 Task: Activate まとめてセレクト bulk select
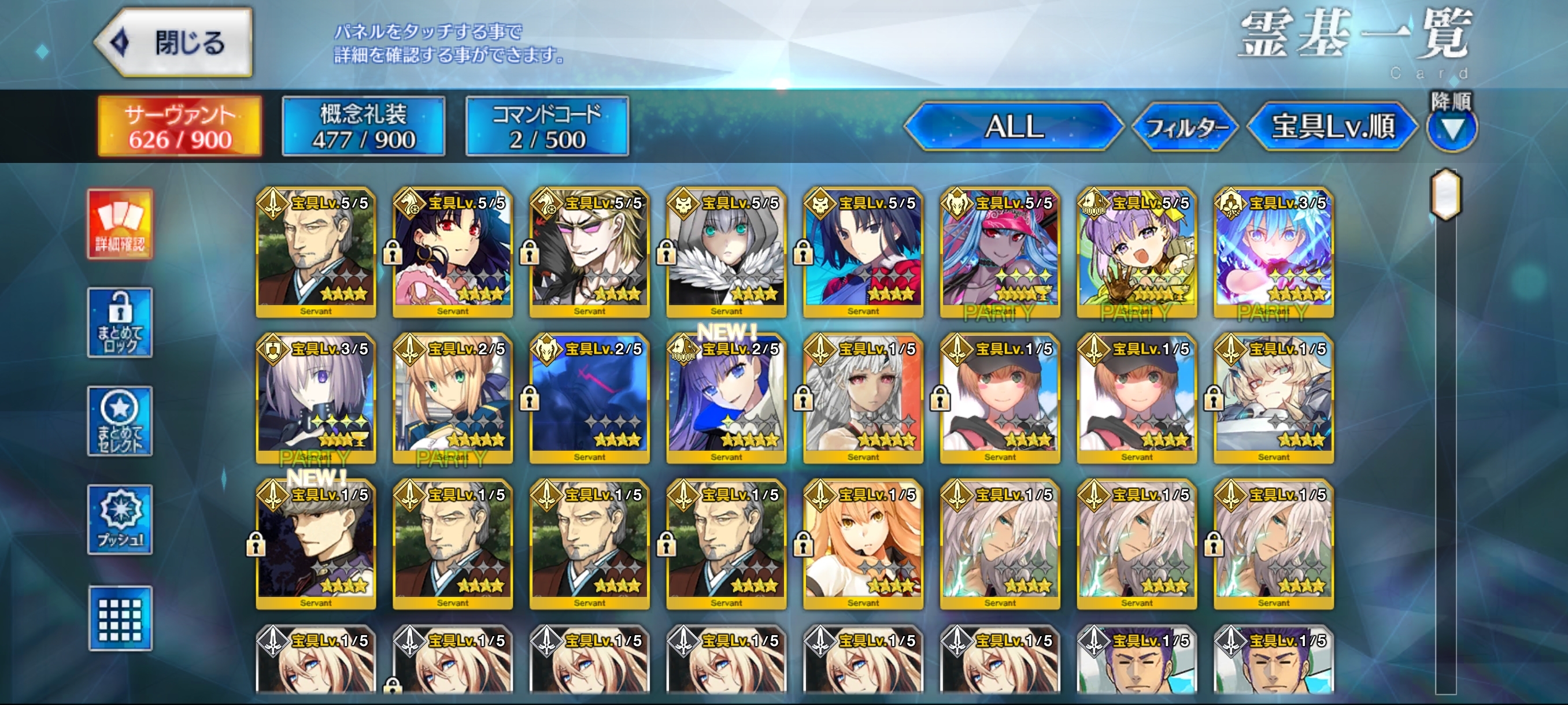120,421
